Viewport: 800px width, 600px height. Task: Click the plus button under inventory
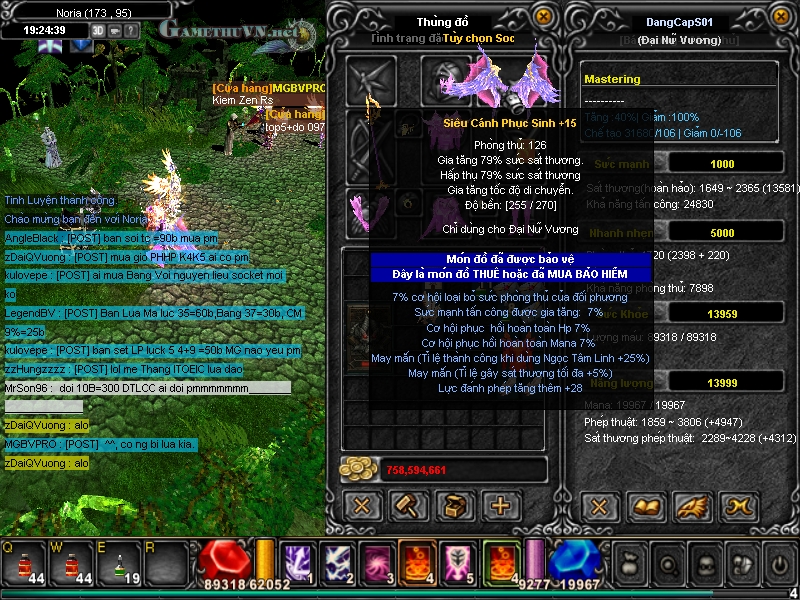(501, 506)
